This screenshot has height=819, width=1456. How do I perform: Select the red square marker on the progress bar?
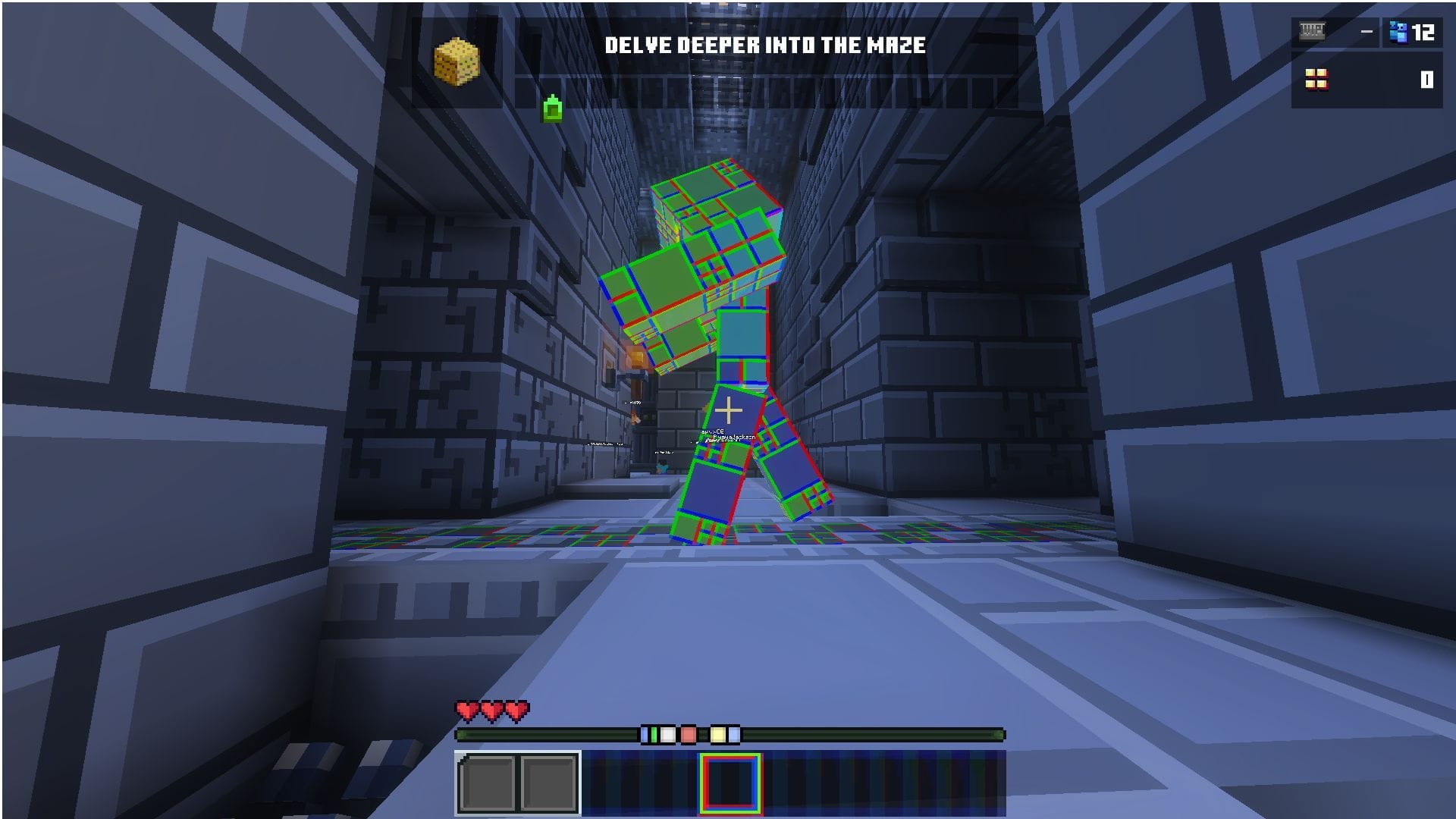point(688,733)
